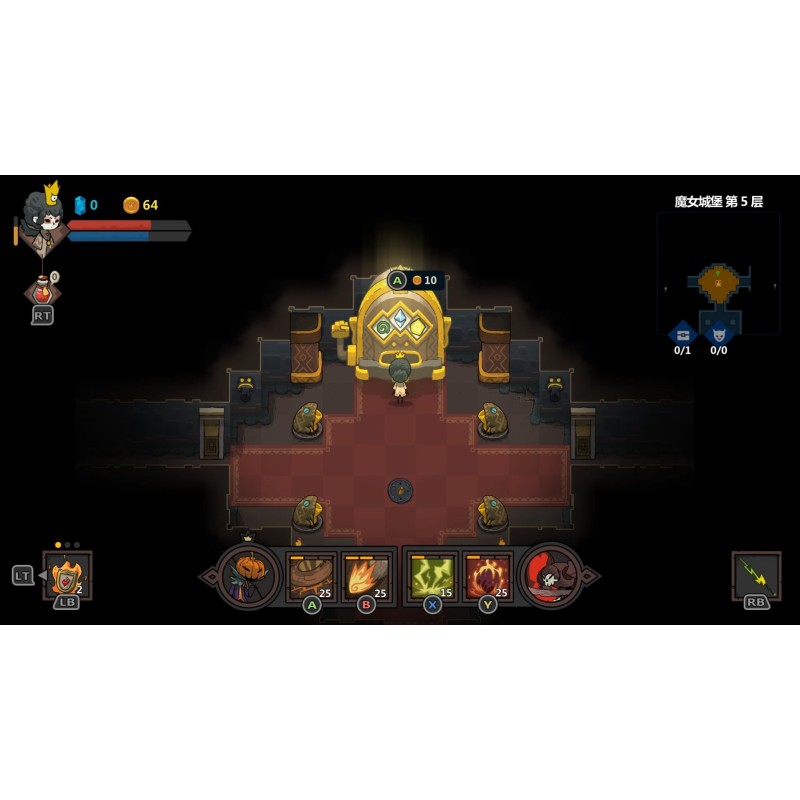Activate the brown whip skill
The width and height of the screenshot is (800, 800).
pos(311,576)
